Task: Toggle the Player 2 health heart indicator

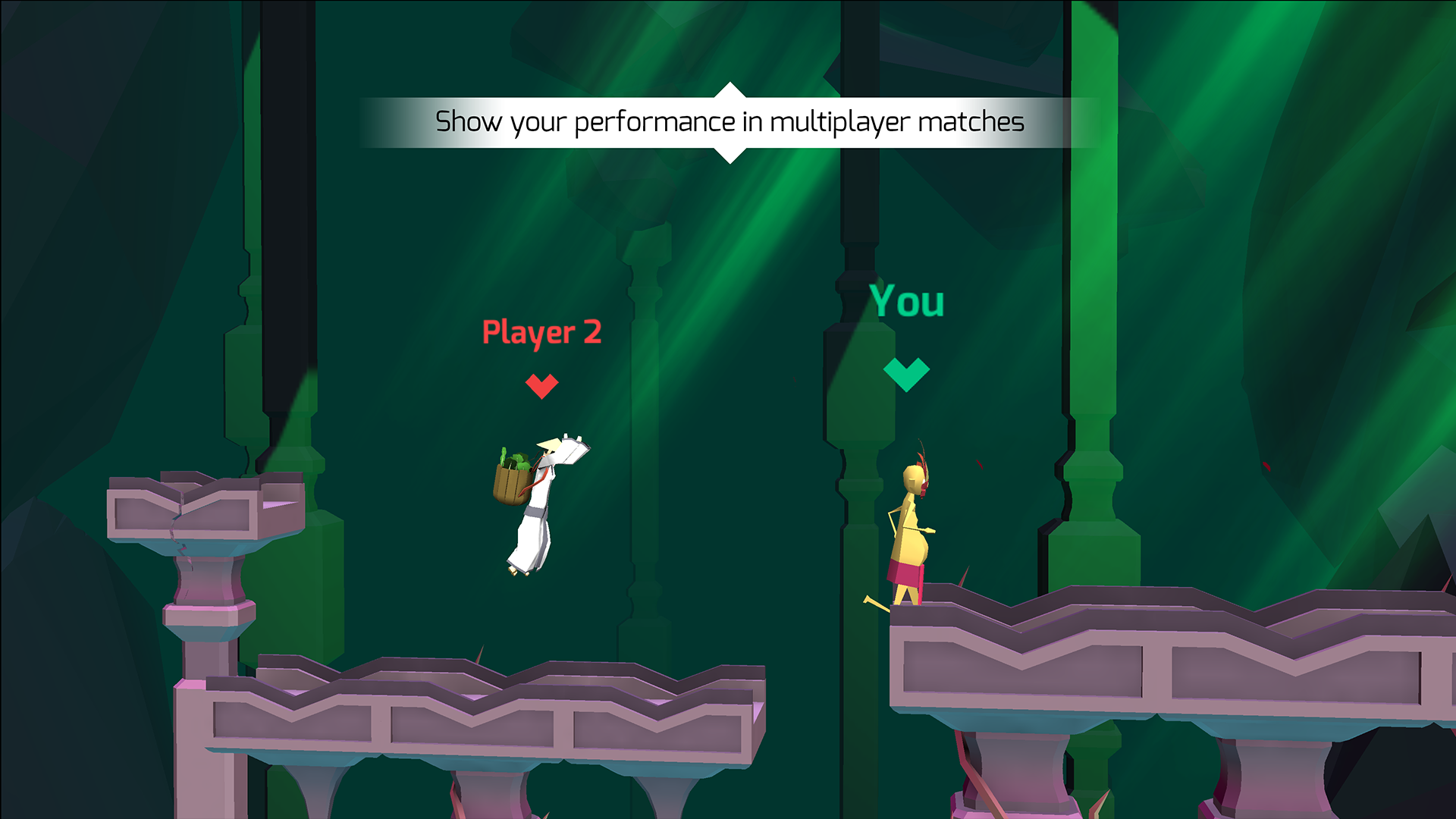Action: pyautogui.click(x=541, y=385)
